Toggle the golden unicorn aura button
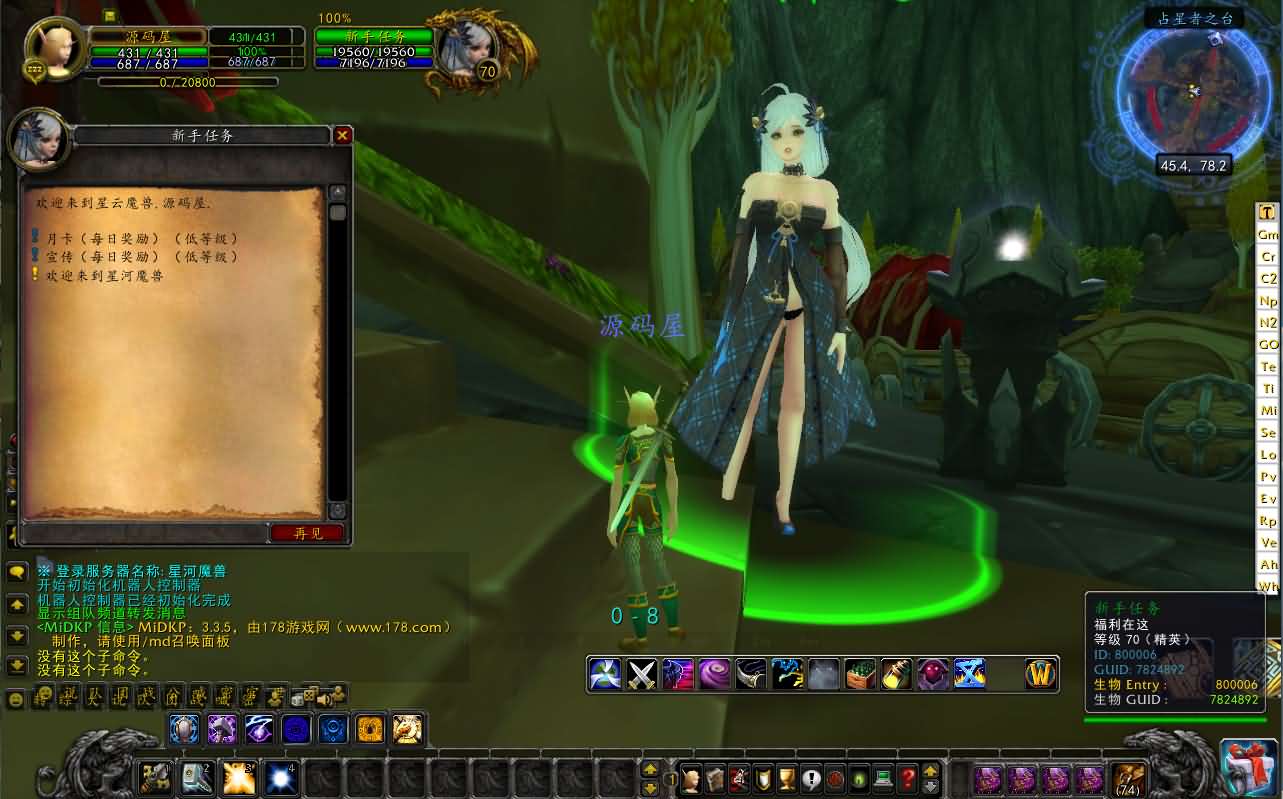Image resolution: width=1283 pixels, height=799 pixels. point(407,729)
